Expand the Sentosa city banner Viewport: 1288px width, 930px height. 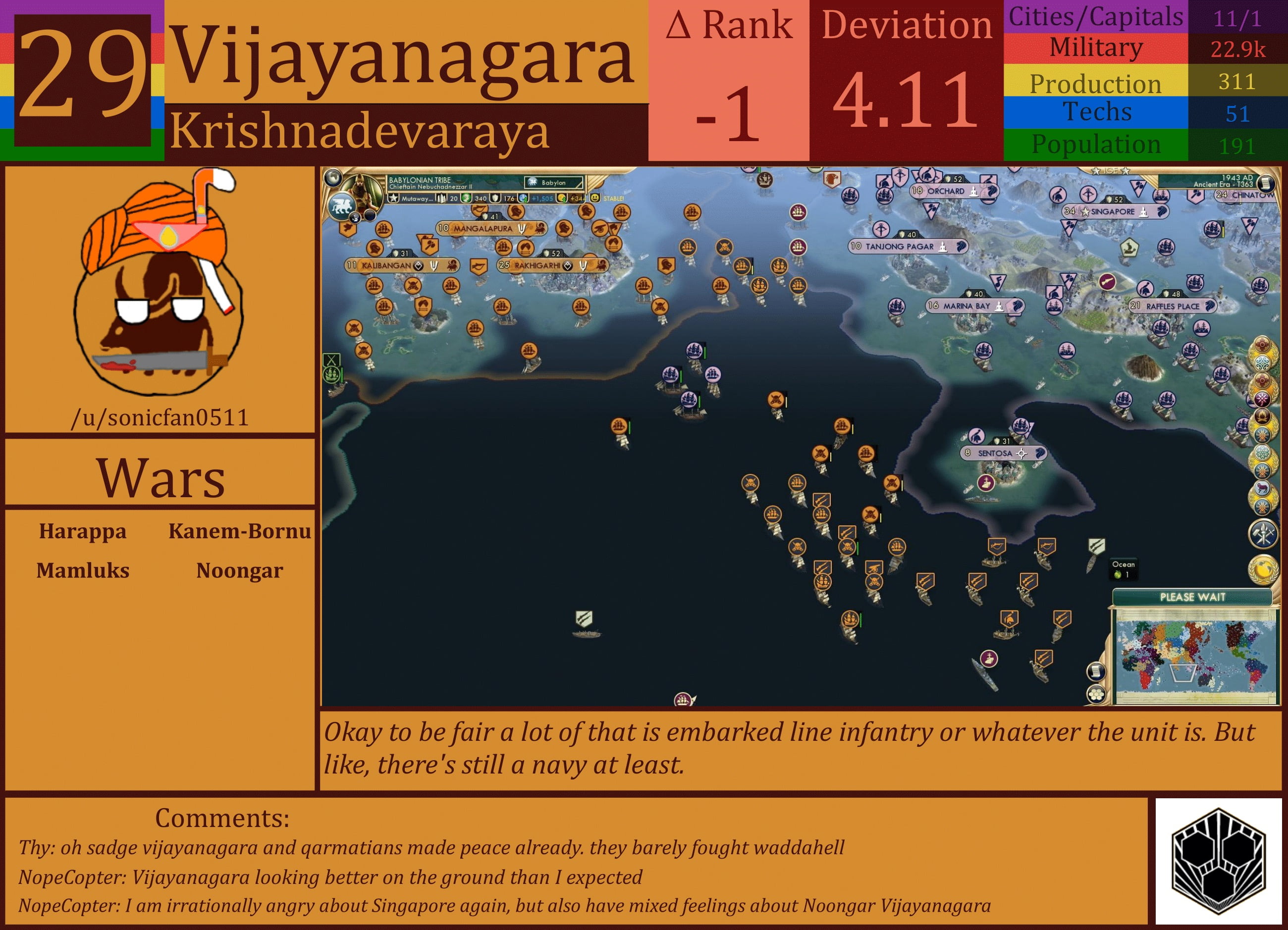[1003, 454]
